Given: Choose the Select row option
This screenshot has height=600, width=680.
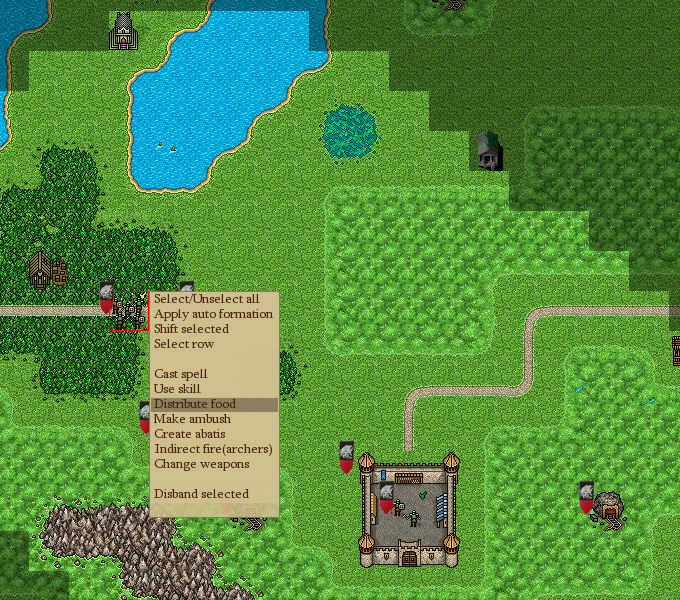Looking at the screenshot, I should tap(184, 344).
